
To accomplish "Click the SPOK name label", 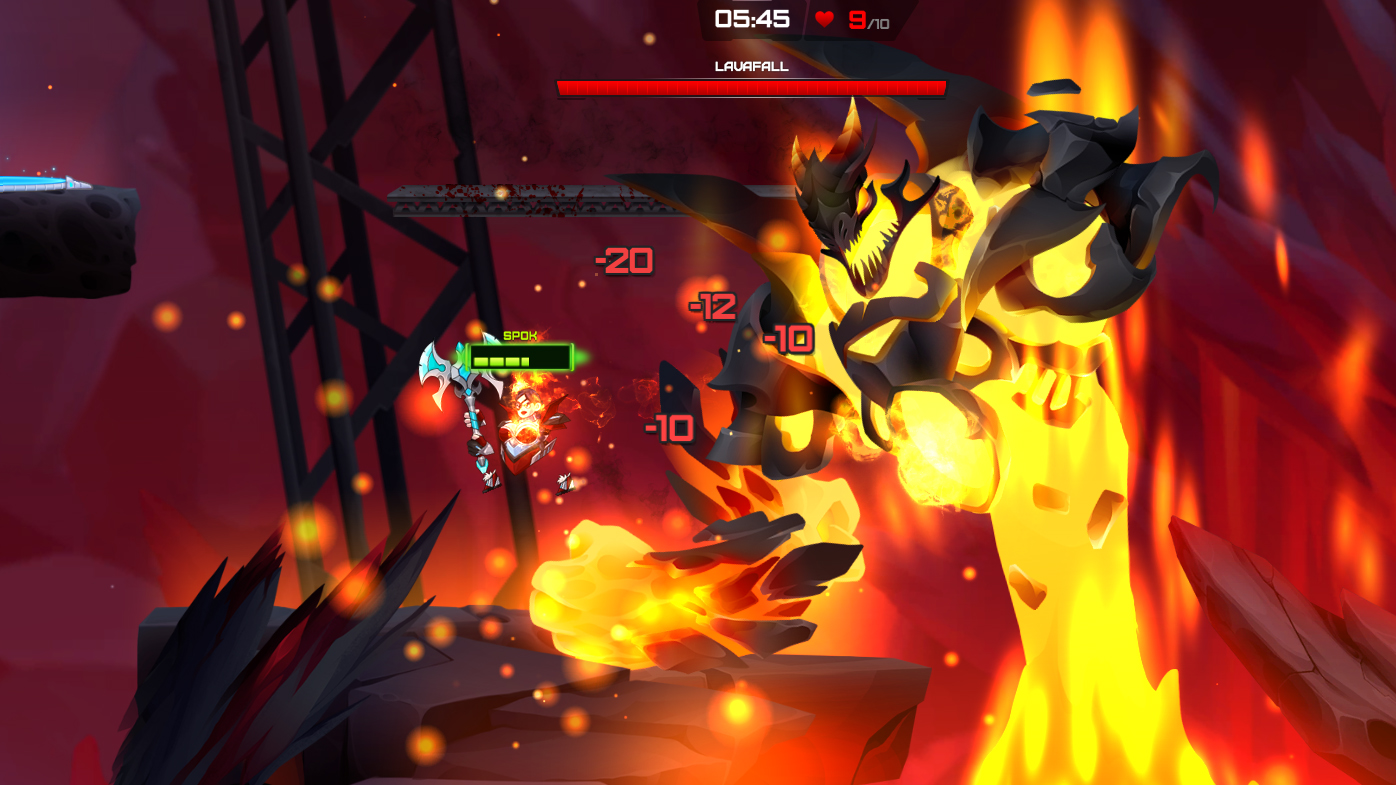I will tap(519, 334).
